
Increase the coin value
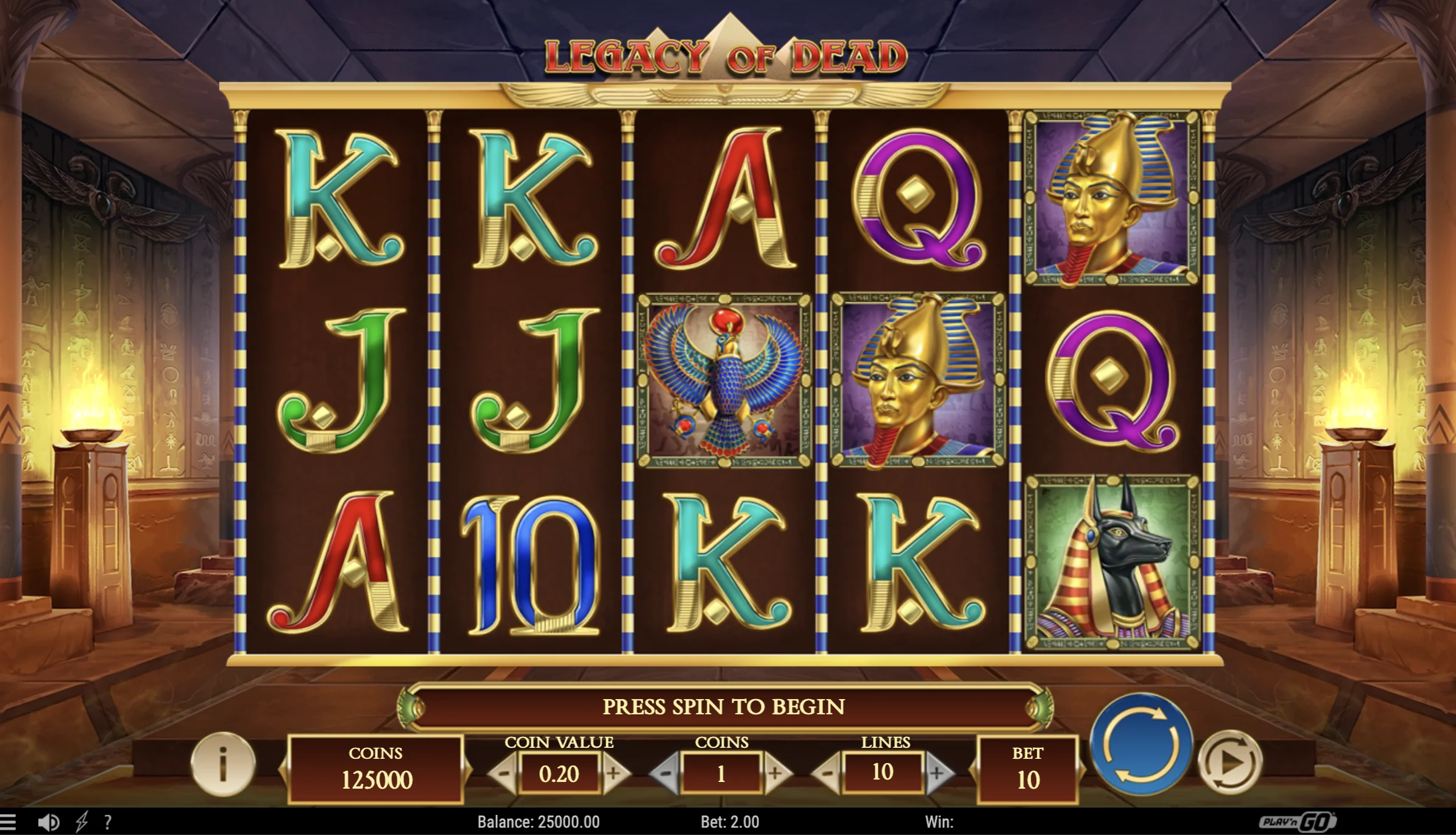[x=614, y=773]
